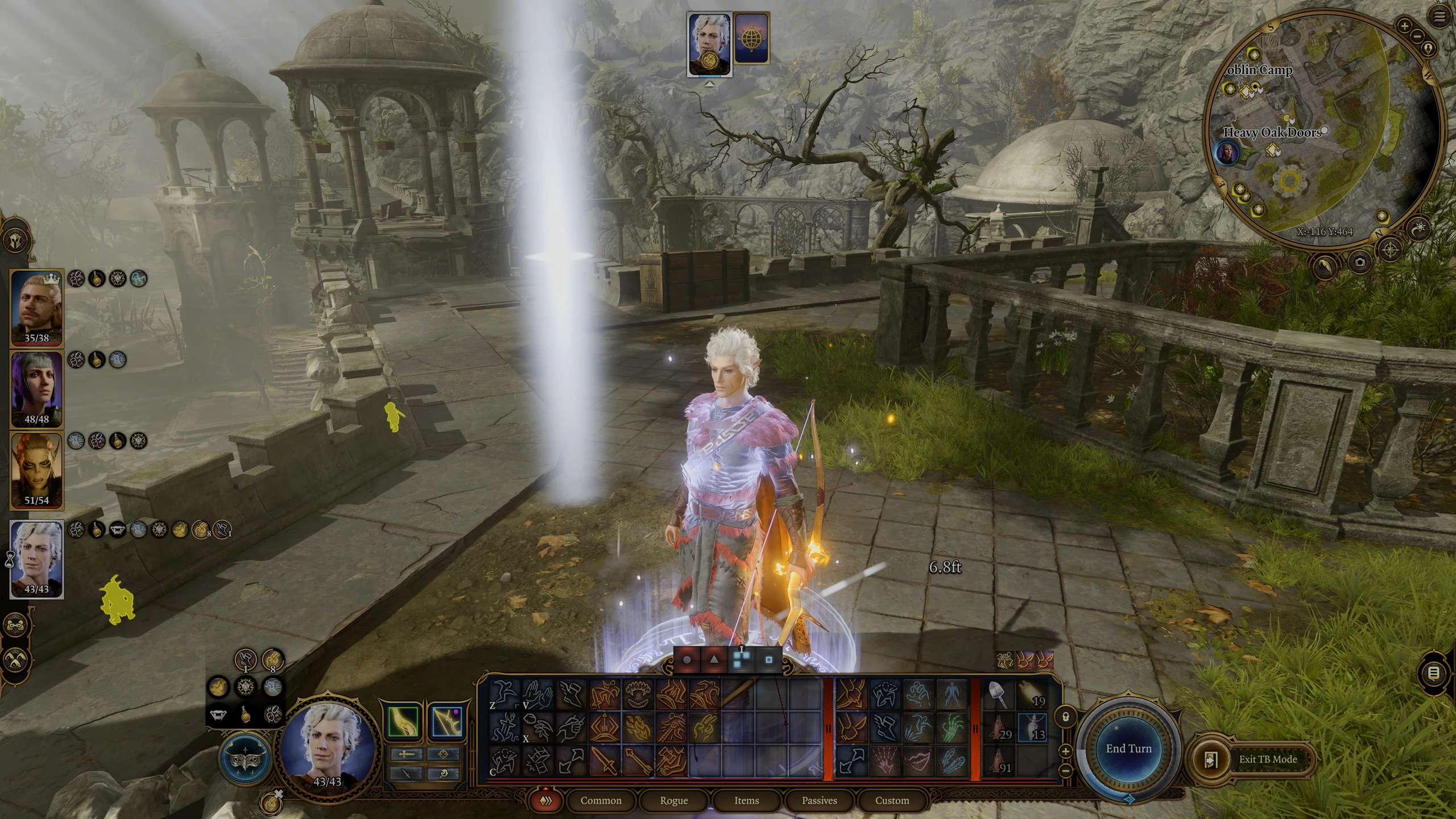Open the combat log button
Screen dimensions: 1456x819
pyautogui.click(x=1434, y=673)
